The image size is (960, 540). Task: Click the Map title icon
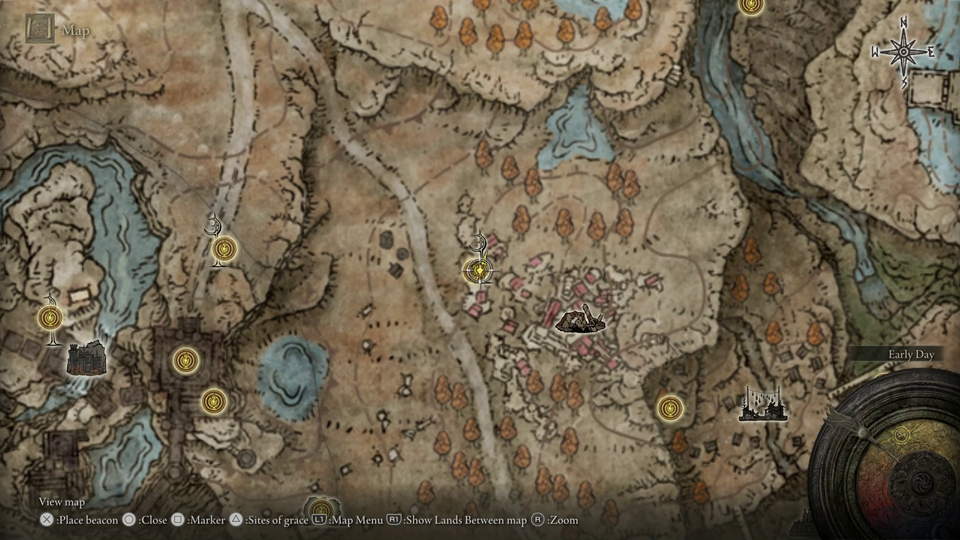[x=42, y=30]
